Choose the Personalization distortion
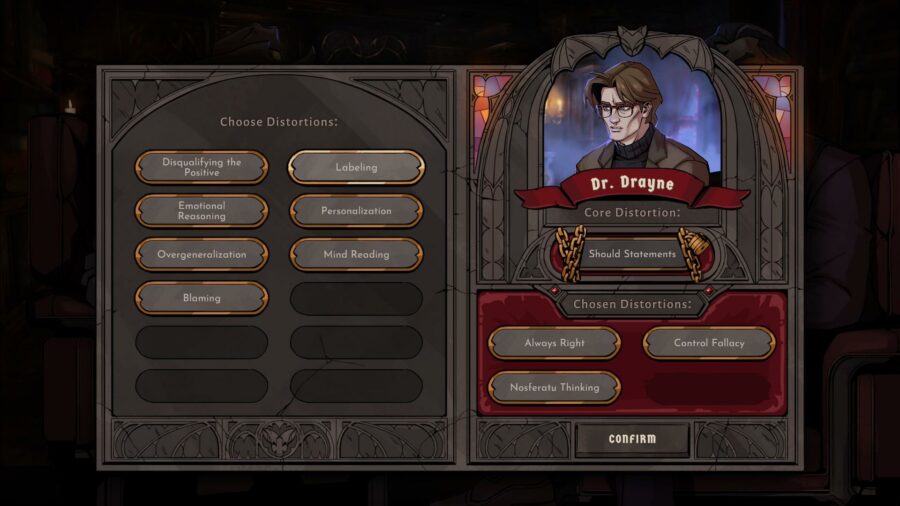 tap(356, 211)
